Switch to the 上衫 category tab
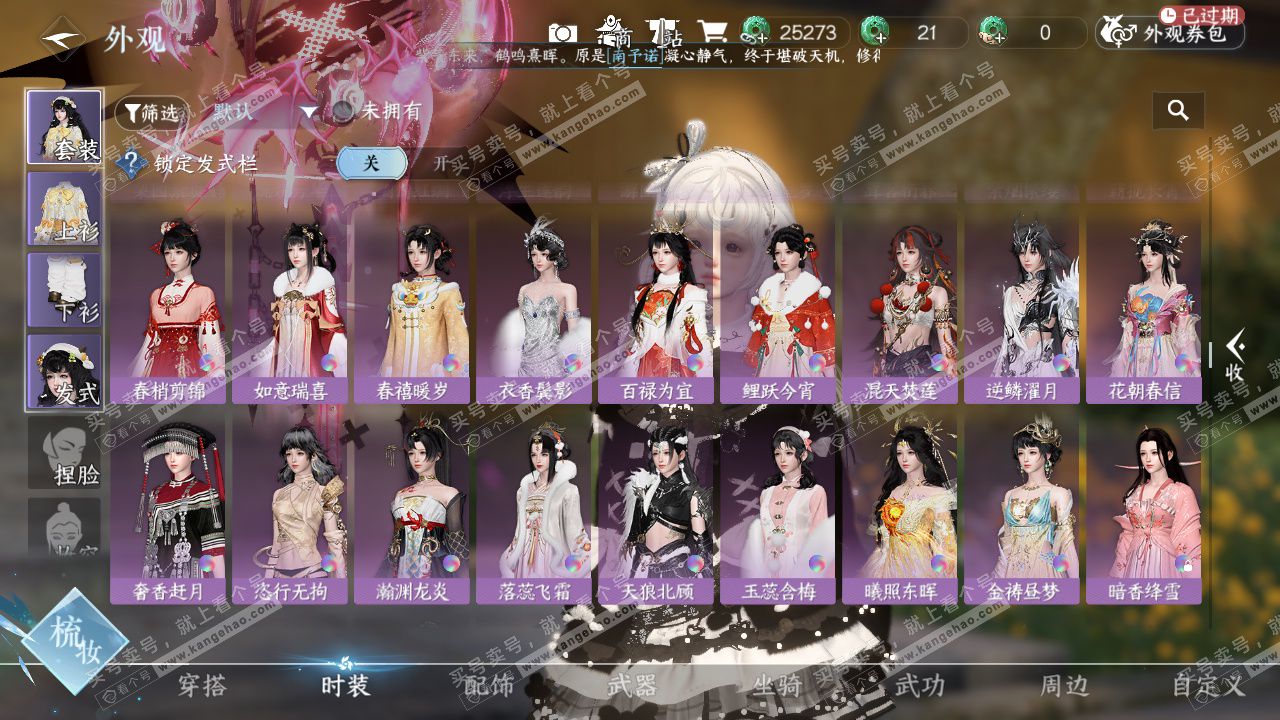 point(64,209)
